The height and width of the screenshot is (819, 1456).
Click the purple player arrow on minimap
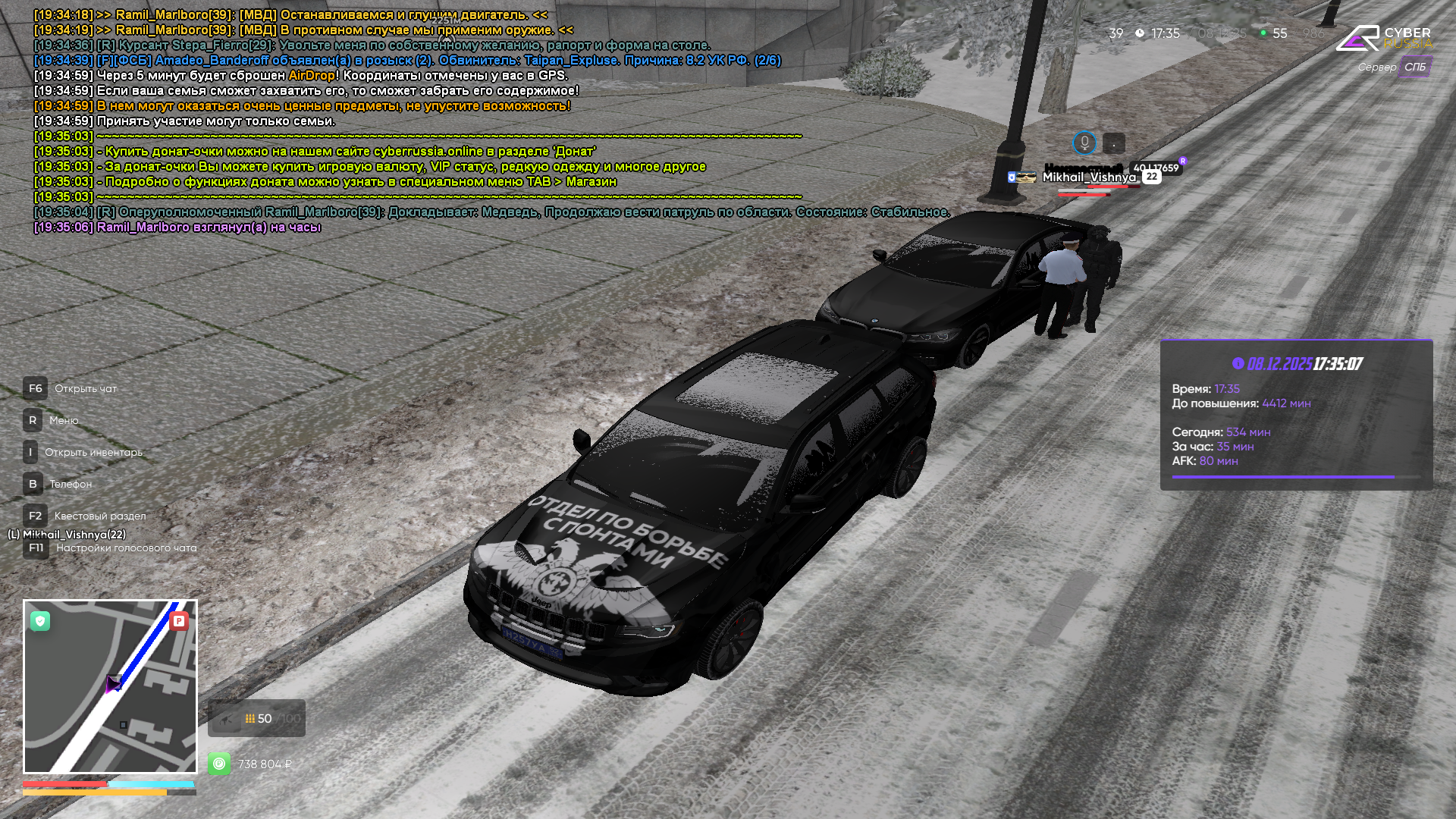[113, 684]
